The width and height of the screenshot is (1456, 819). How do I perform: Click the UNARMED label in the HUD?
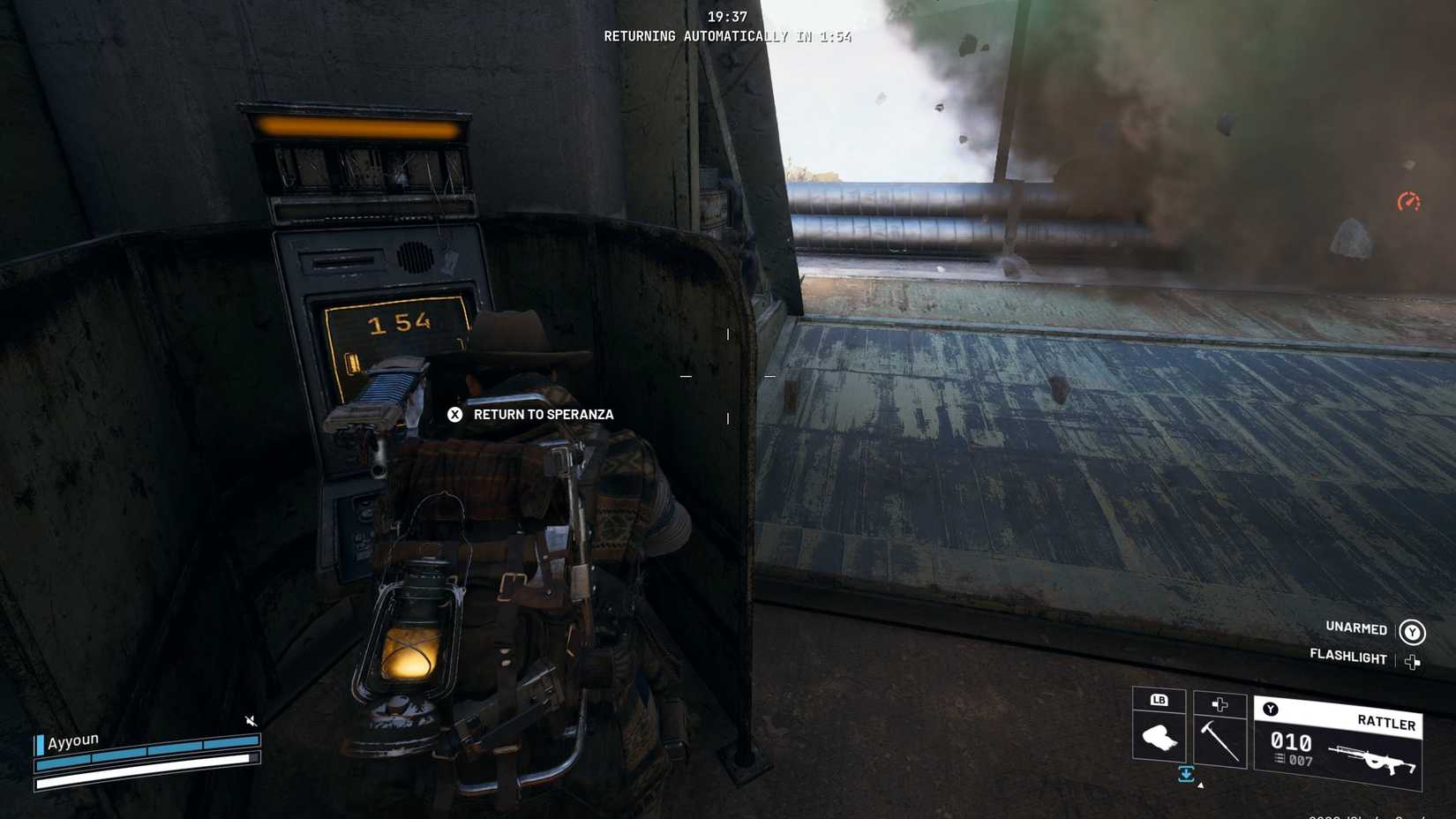tap(1356, 628)
